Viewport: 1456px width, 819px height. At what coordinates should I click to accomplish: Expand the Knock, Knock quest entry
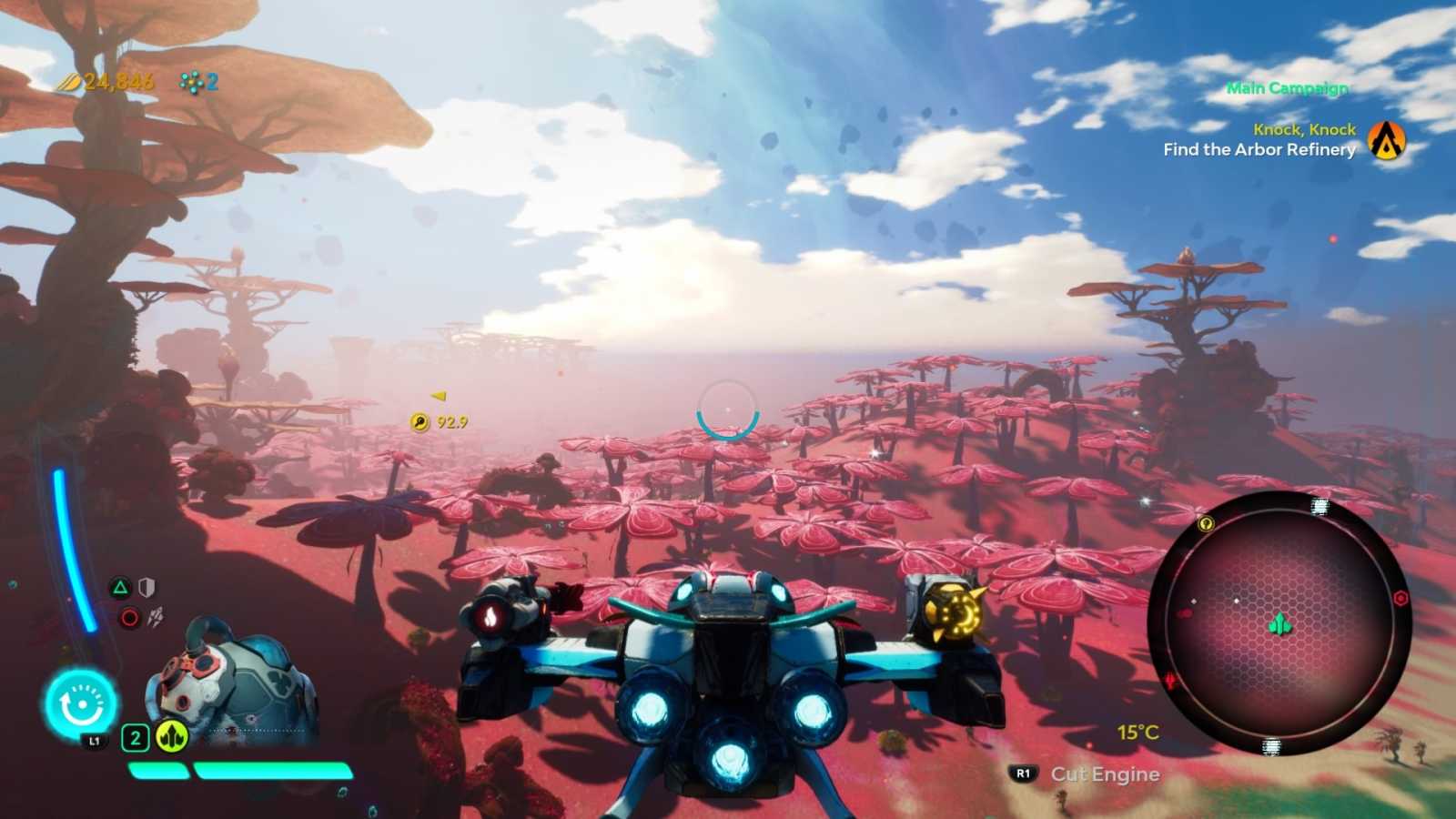[1303, 129]
